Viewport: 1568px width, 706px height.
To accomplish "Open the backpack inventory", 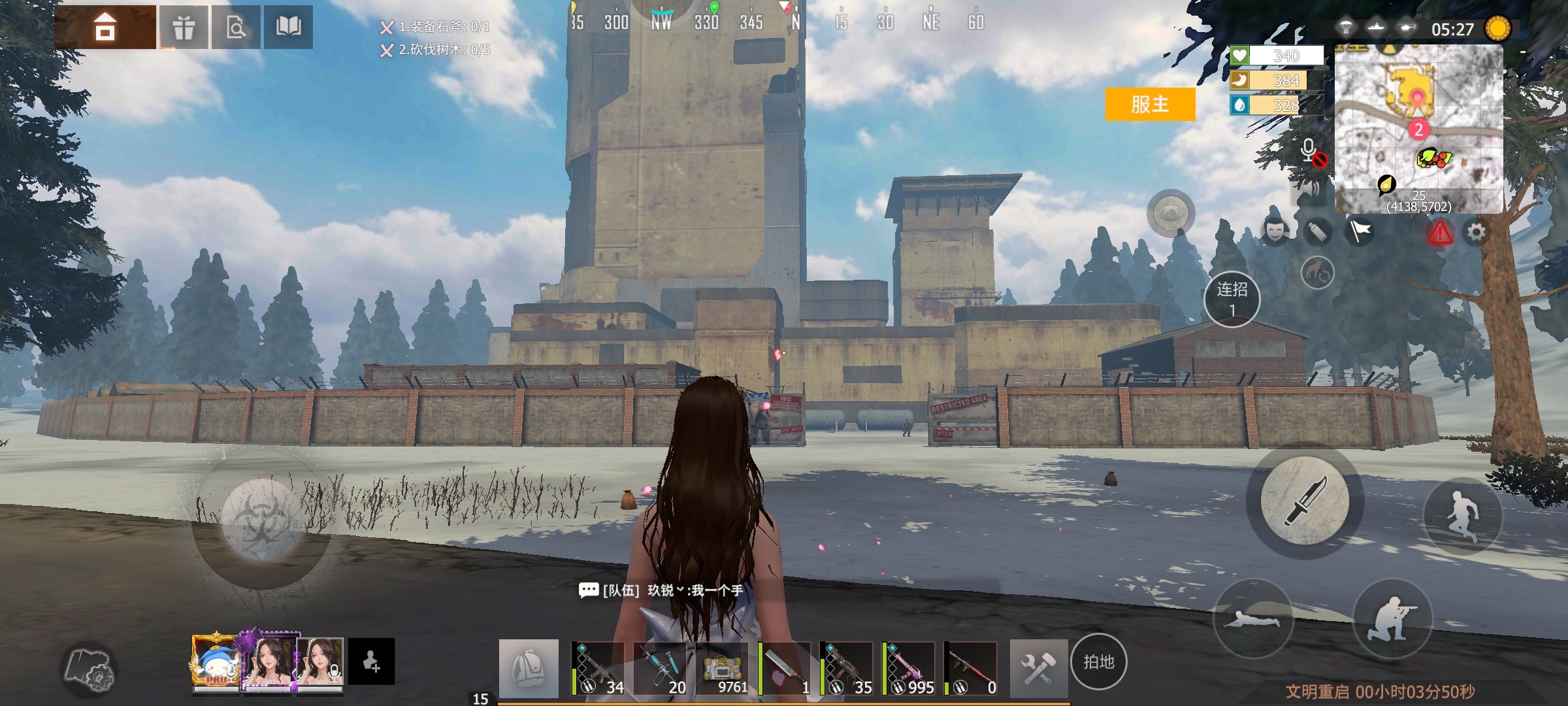I will [529, 668].
